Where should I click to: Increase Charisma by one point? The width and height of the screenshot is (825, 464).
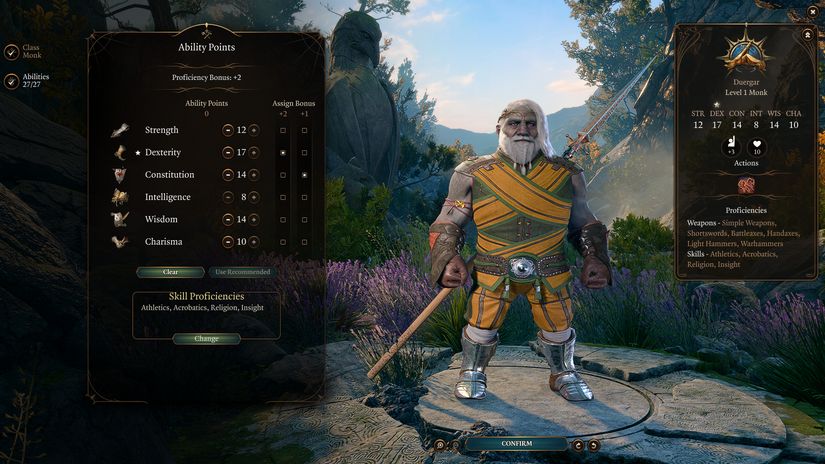(254, 242)
